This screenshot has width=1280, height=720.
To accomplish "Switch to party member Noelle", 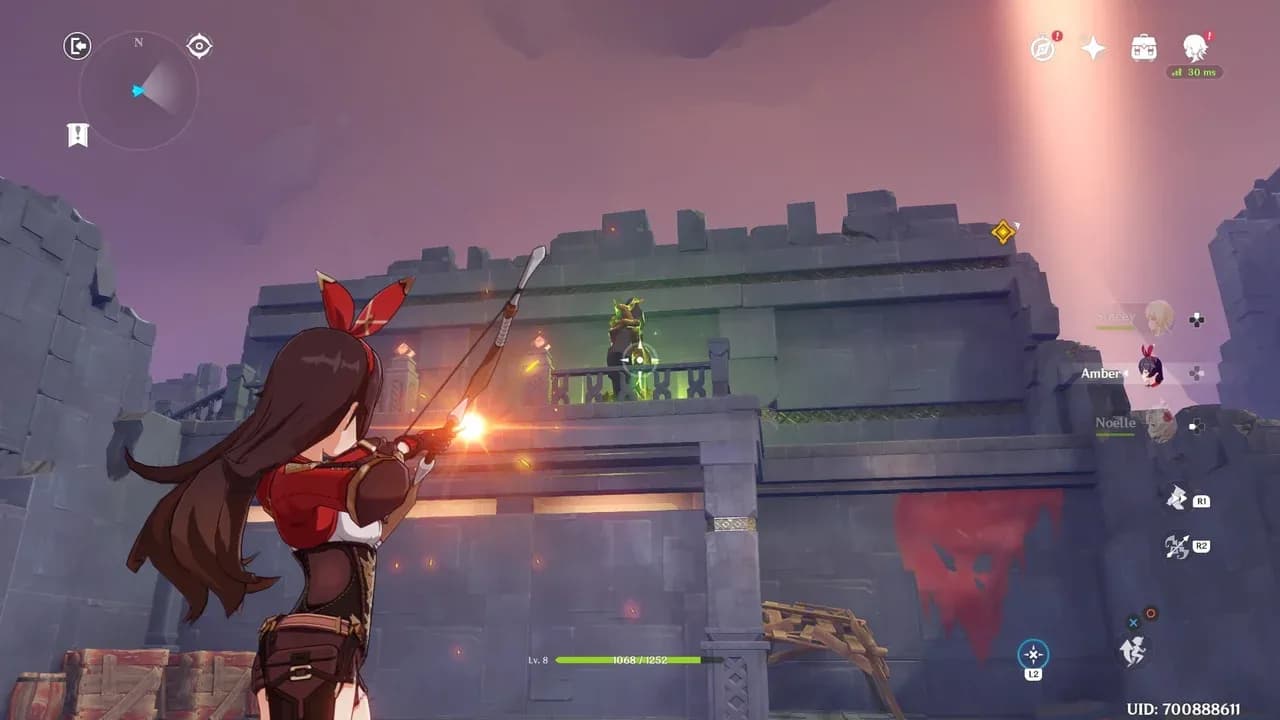I will point(1158,424).
